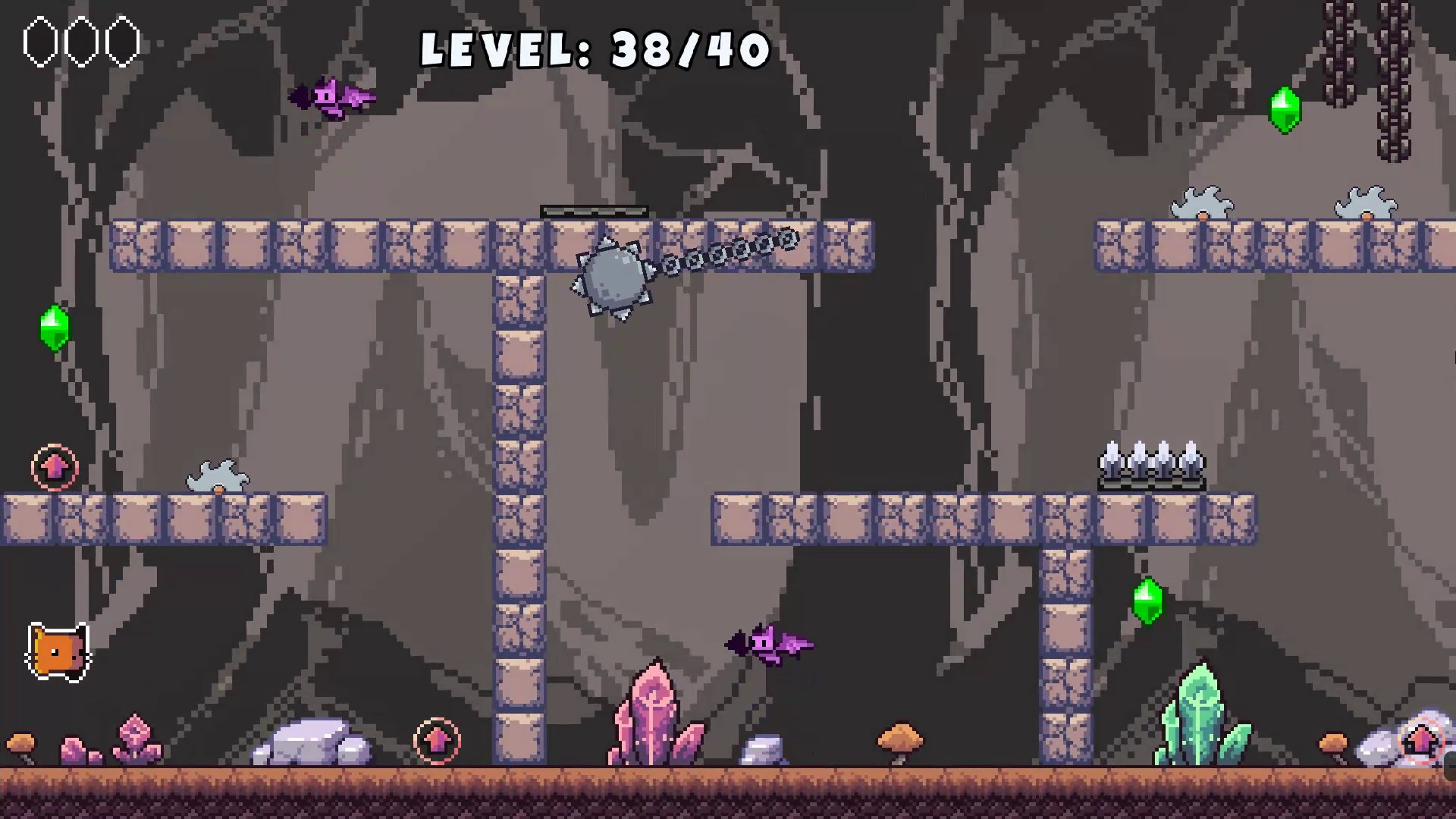Click the black pressure plate above the spiked ball
Image resolution: width=1456 pixels, height=819 pixels.
coord(594,210)
